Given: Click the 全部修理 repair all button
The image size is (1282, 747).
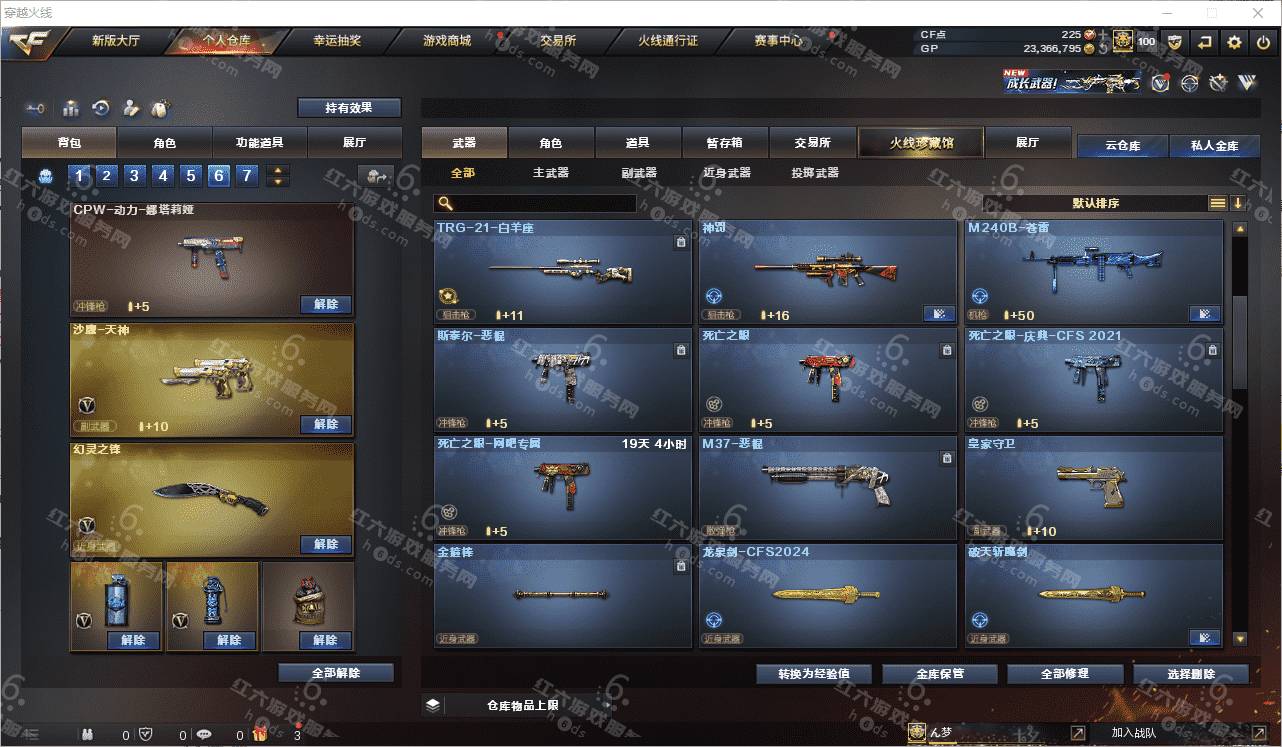Looking at the screenshot, I should pyautogui.click(x=1064, y=674).
